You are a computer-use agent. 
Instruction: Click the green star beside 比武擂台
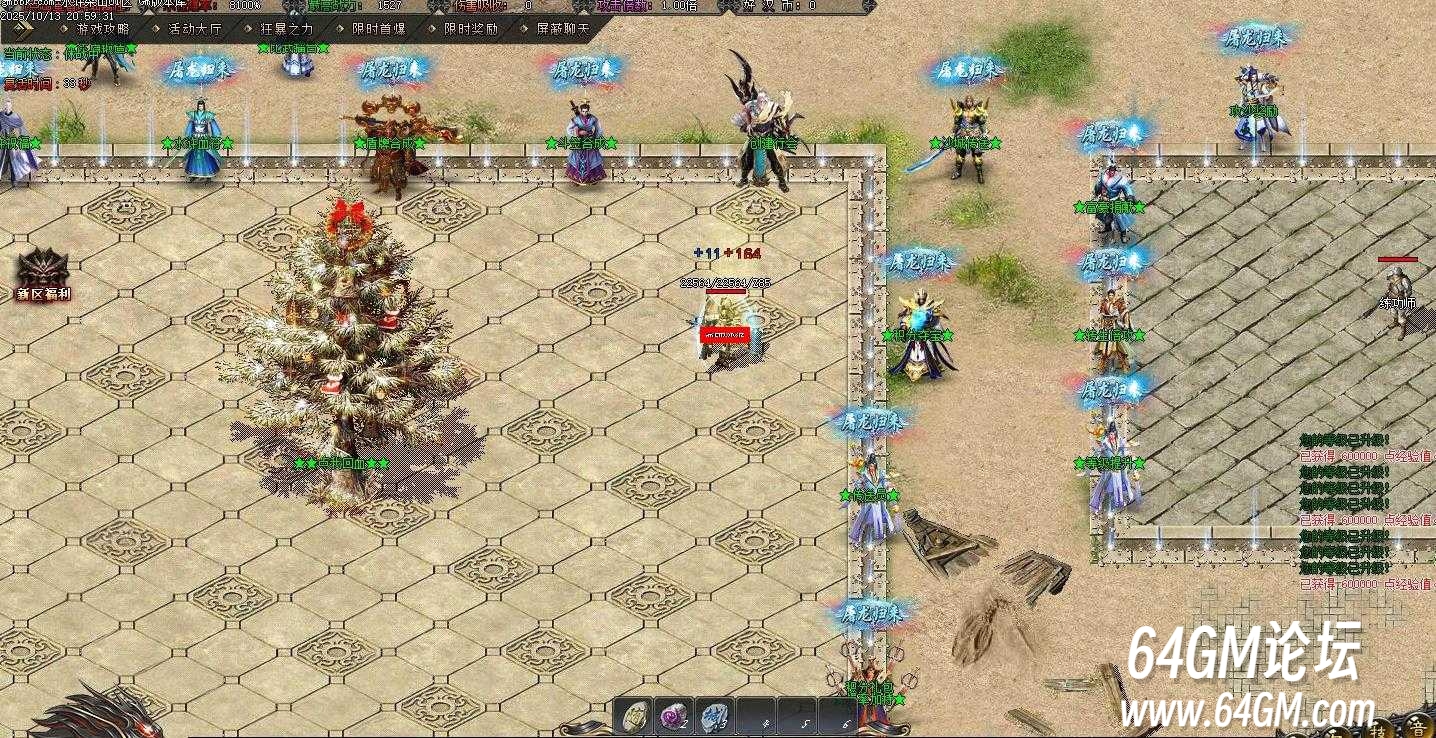point(262,49)
